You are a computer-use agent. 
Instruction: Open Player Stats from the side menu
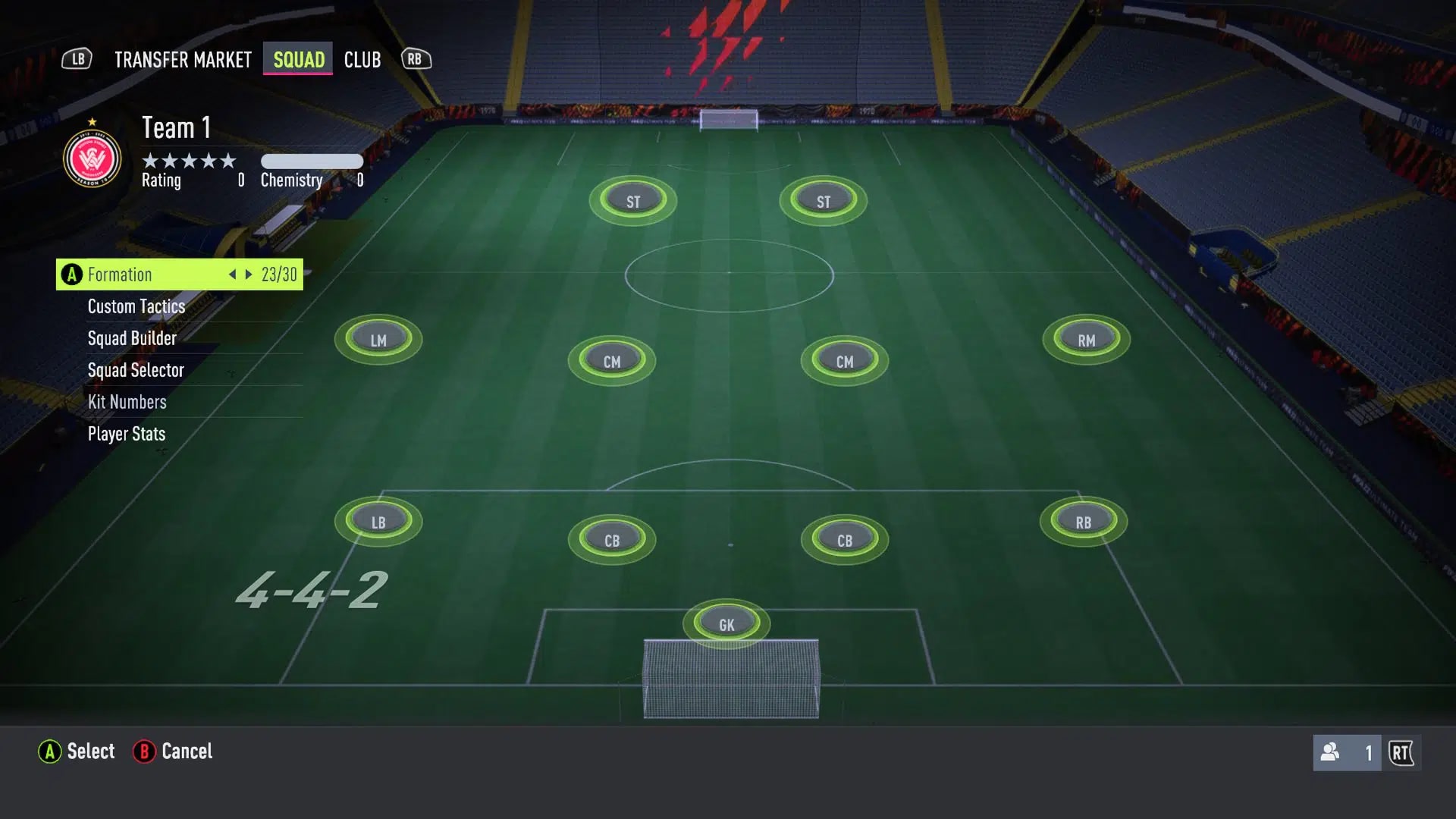(126, 434)
